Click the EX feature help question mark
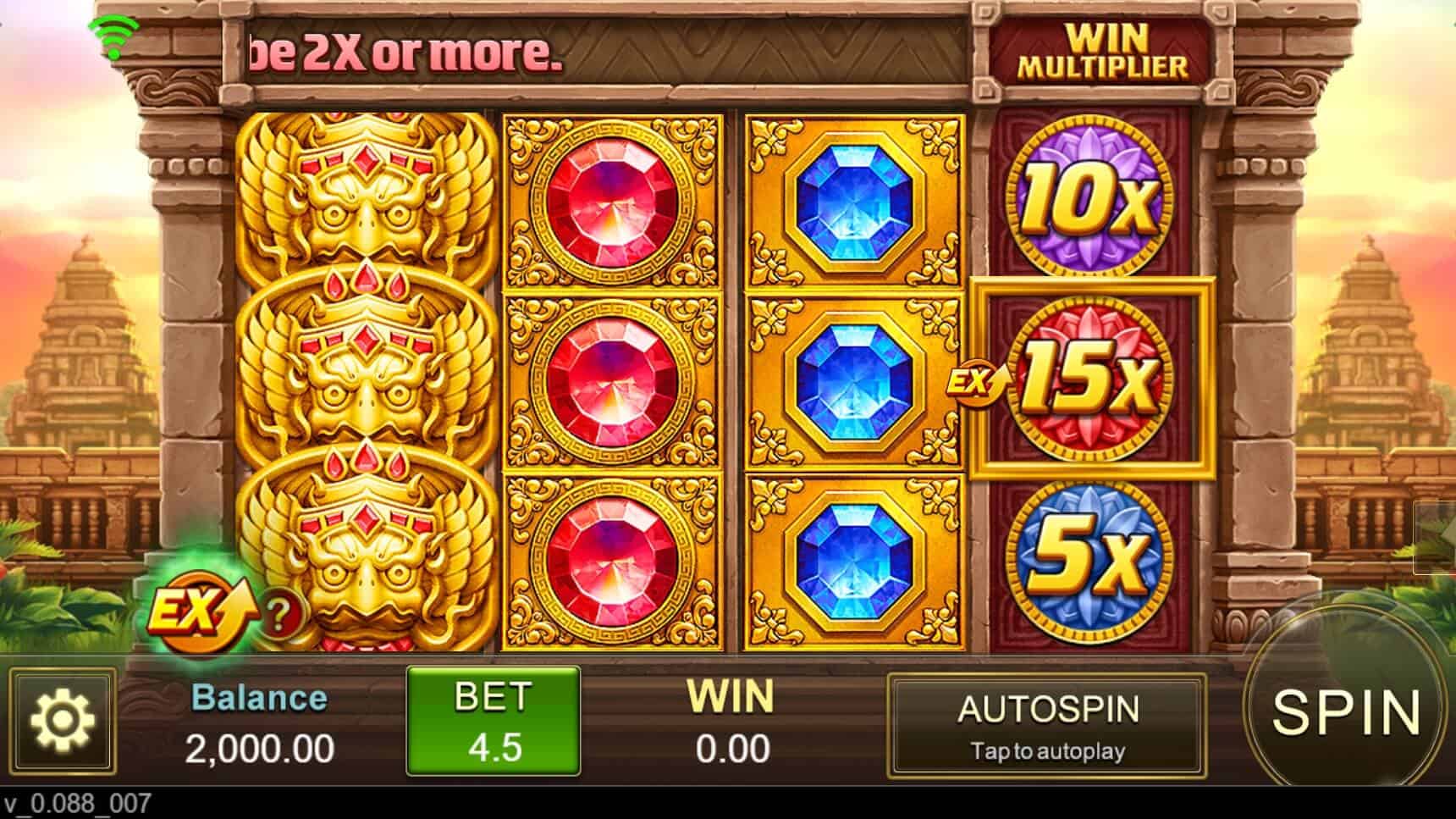The height and width of the screenshot is (819, 1456). 279,612
